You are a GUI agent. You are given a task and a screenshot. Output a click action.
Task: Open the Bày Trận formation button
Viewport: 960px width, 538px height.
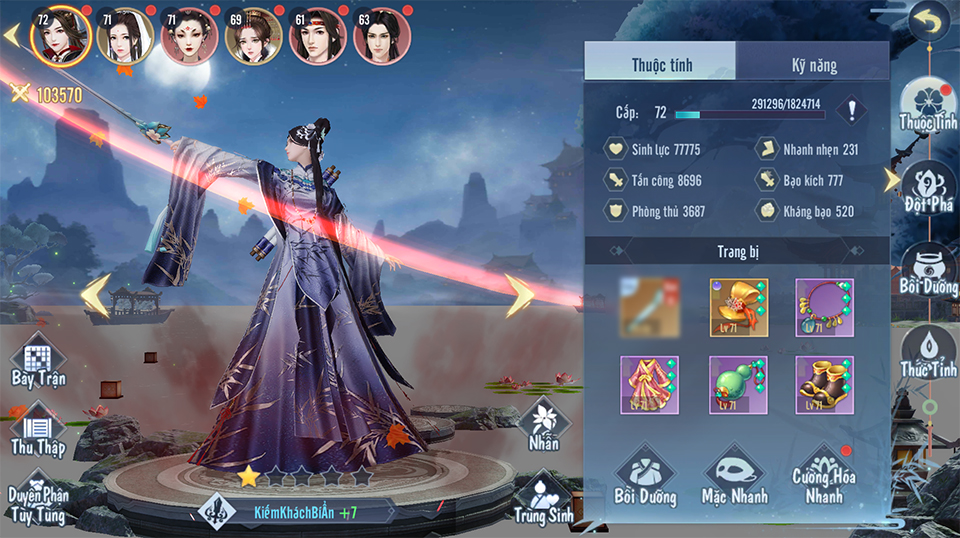coord(37,361)
